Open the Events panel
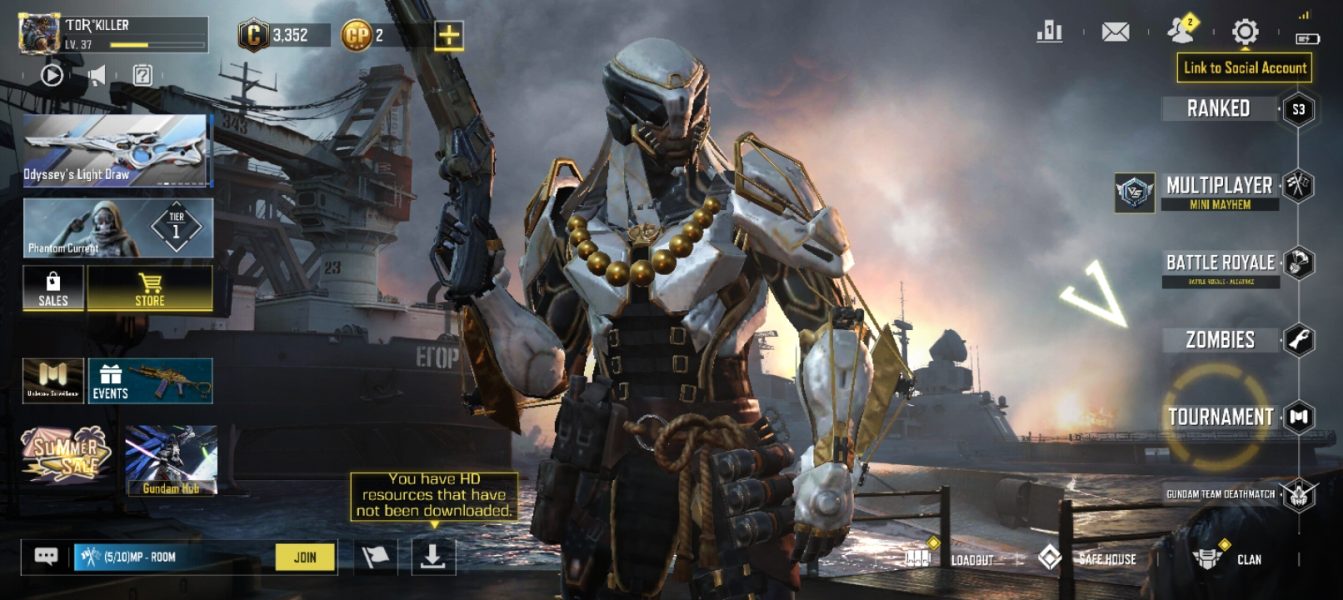 150,381
